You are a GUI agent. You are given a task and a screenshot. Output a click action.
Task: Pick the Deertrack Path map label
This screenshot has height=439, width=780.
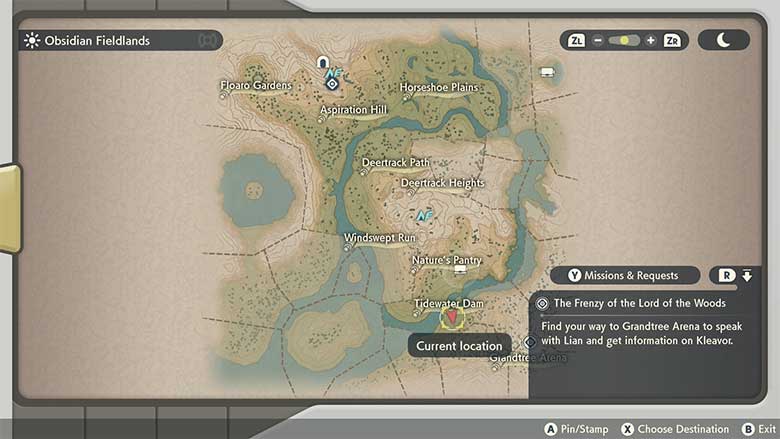tap(395, 162)
